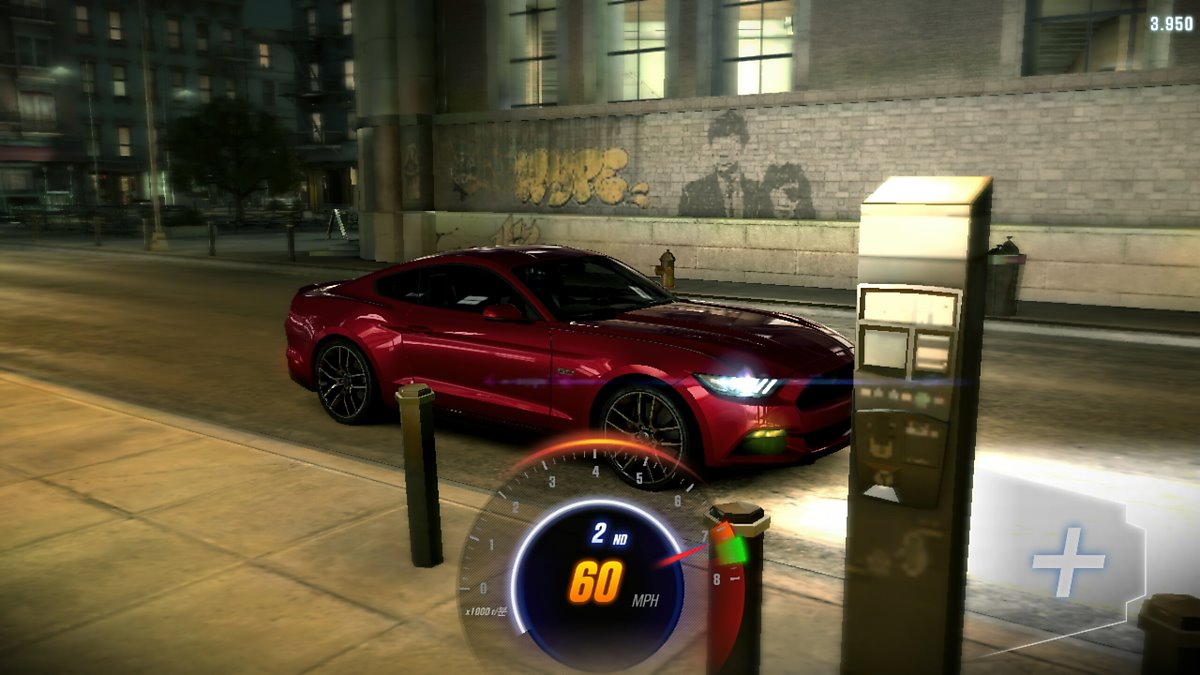Tap the plus gear upshift button

[x=1067, y=561]
